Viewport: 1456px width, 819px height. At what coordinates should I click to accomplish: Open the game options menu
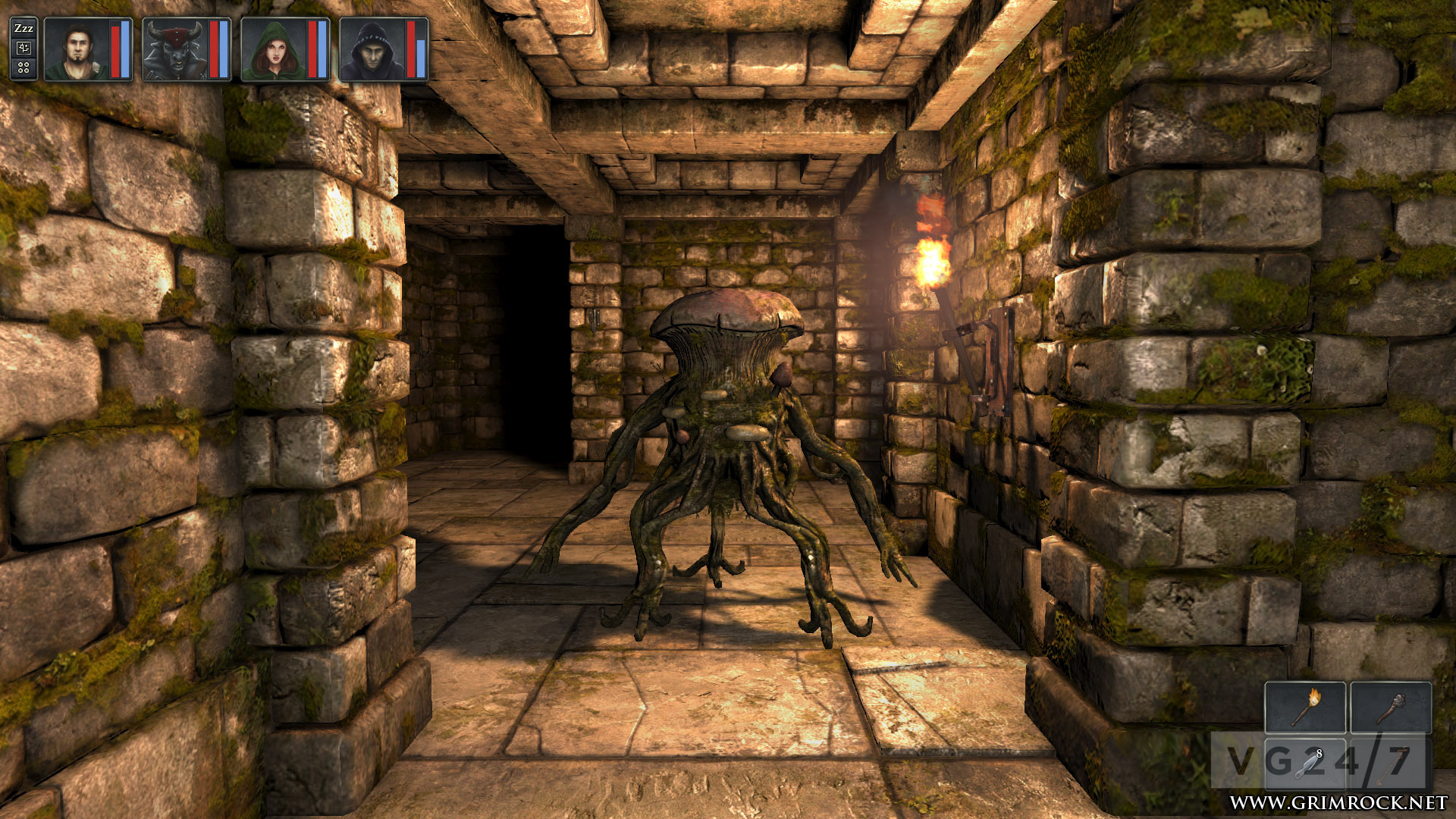coord(23,67)
